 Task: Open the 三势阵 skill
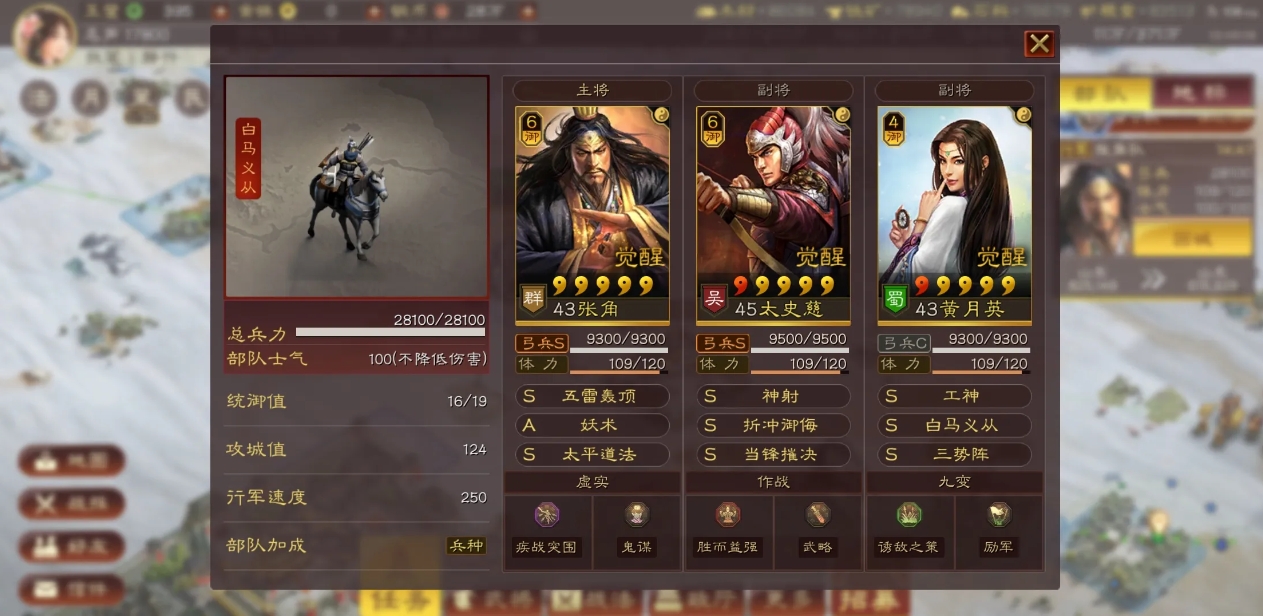pos(954,454)
